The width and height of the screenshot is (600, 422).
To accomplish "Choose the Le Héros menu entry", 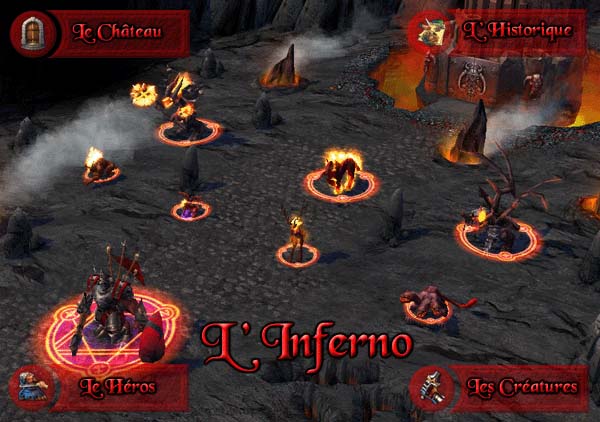I will tap(119, 386).
